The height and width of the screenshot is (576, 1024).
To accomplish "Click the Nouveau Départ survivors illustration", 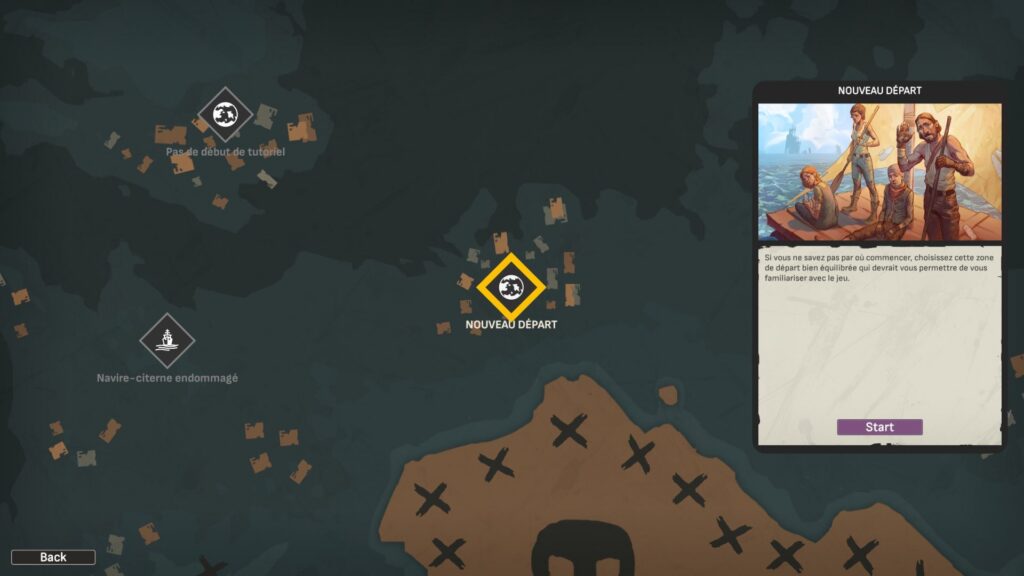I will tap(879, 172).
